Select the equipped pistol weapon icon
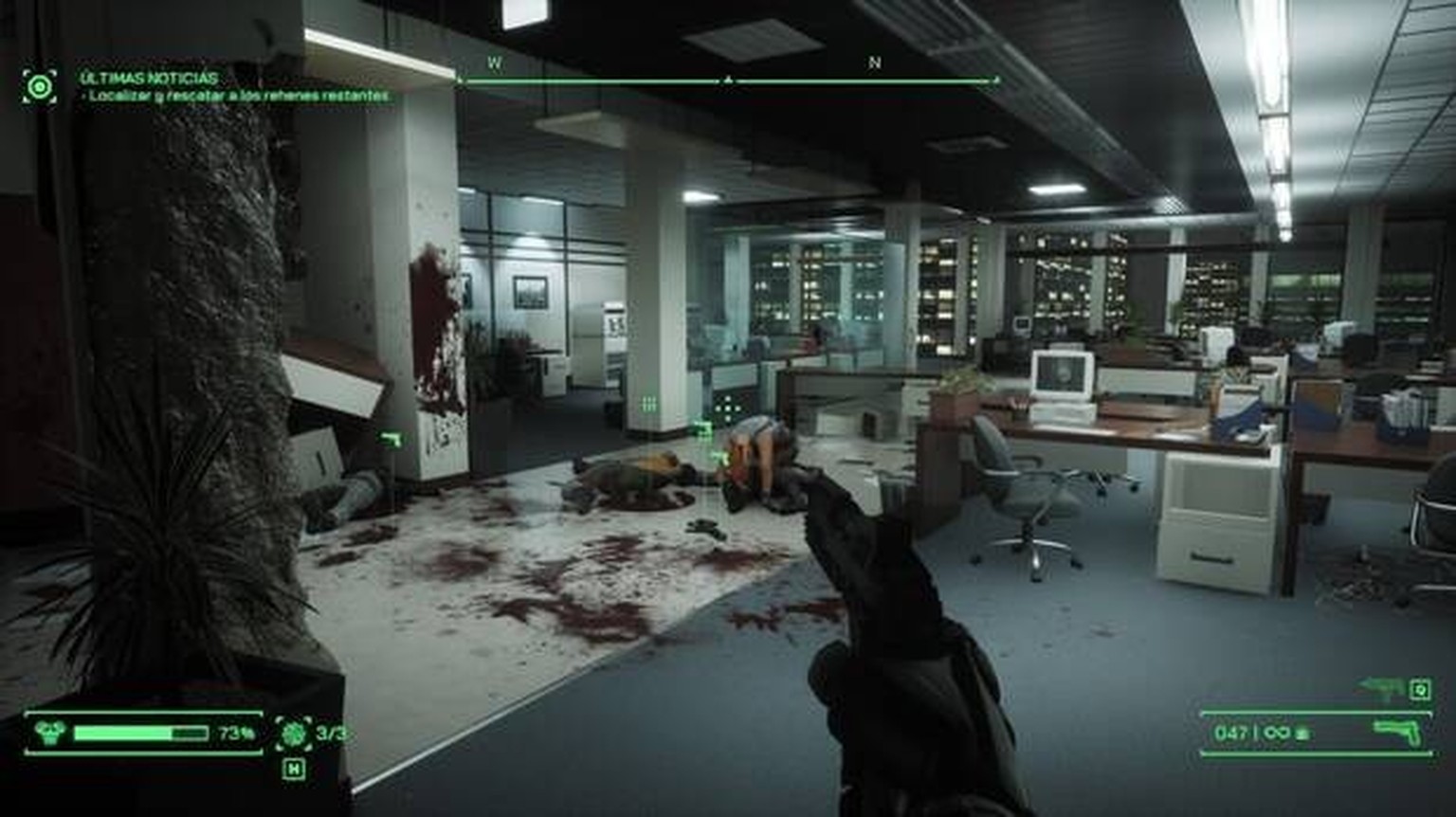 (1398, 732)
